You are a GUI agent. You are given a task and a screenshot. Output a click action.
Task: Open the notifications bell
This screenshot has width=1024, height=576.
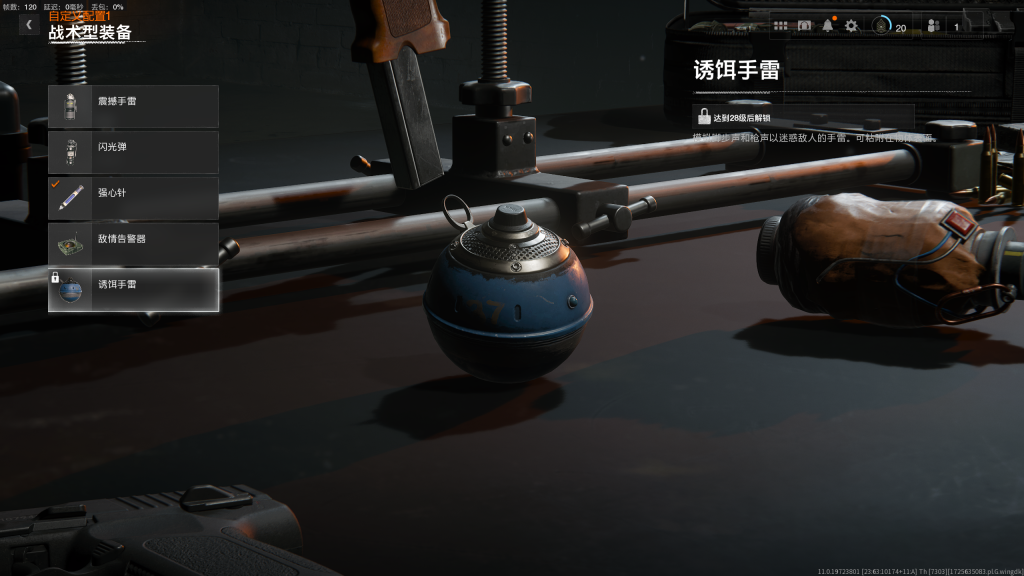[x=828, y=26]
